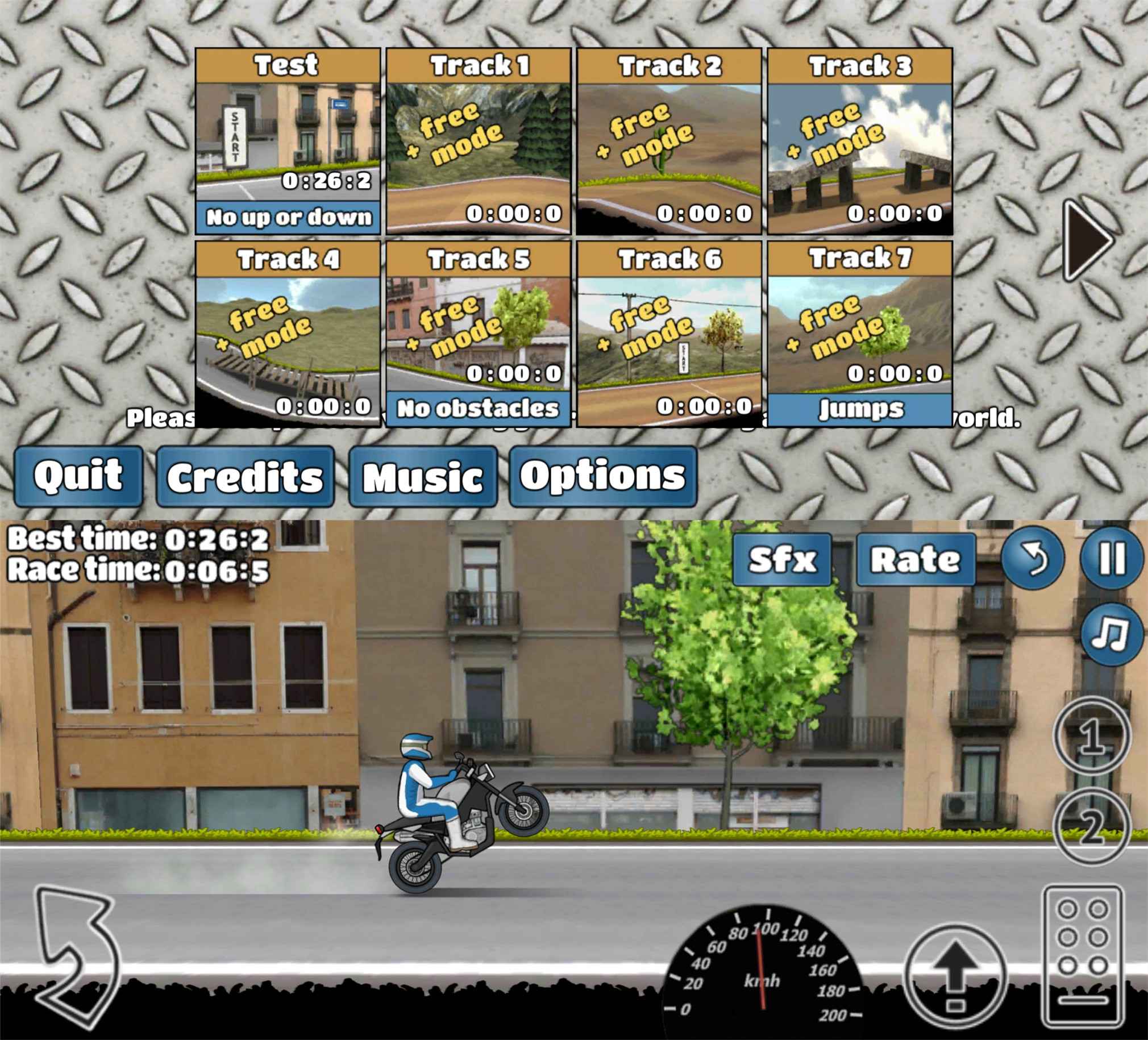Viewport: 1148px width, 1040px height.
Task: Open the Track 7 Jumps level
Action: pyautogui.click(x=860, y=334)
